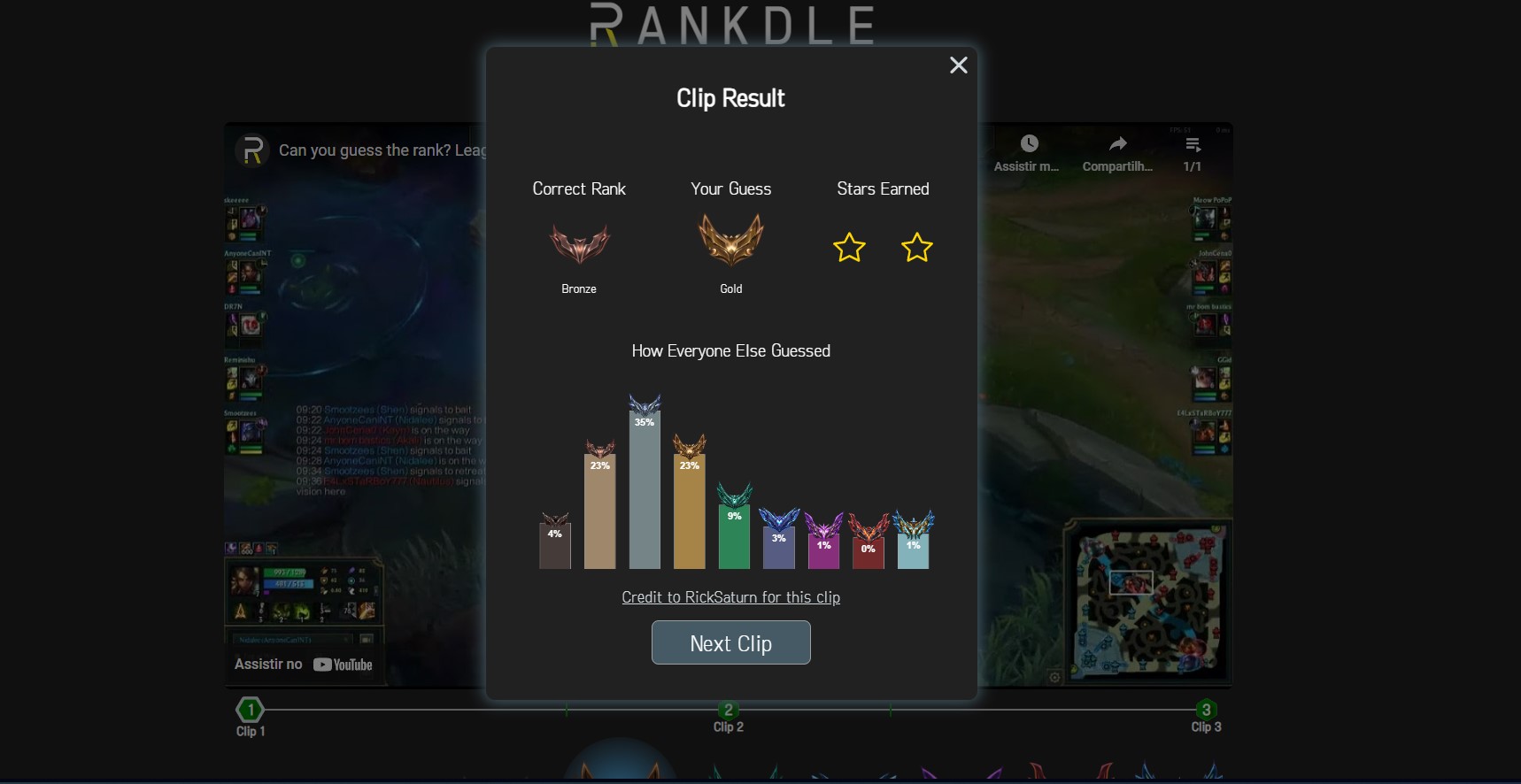Click the Challenger emblem on the rightmost bar

914,522
